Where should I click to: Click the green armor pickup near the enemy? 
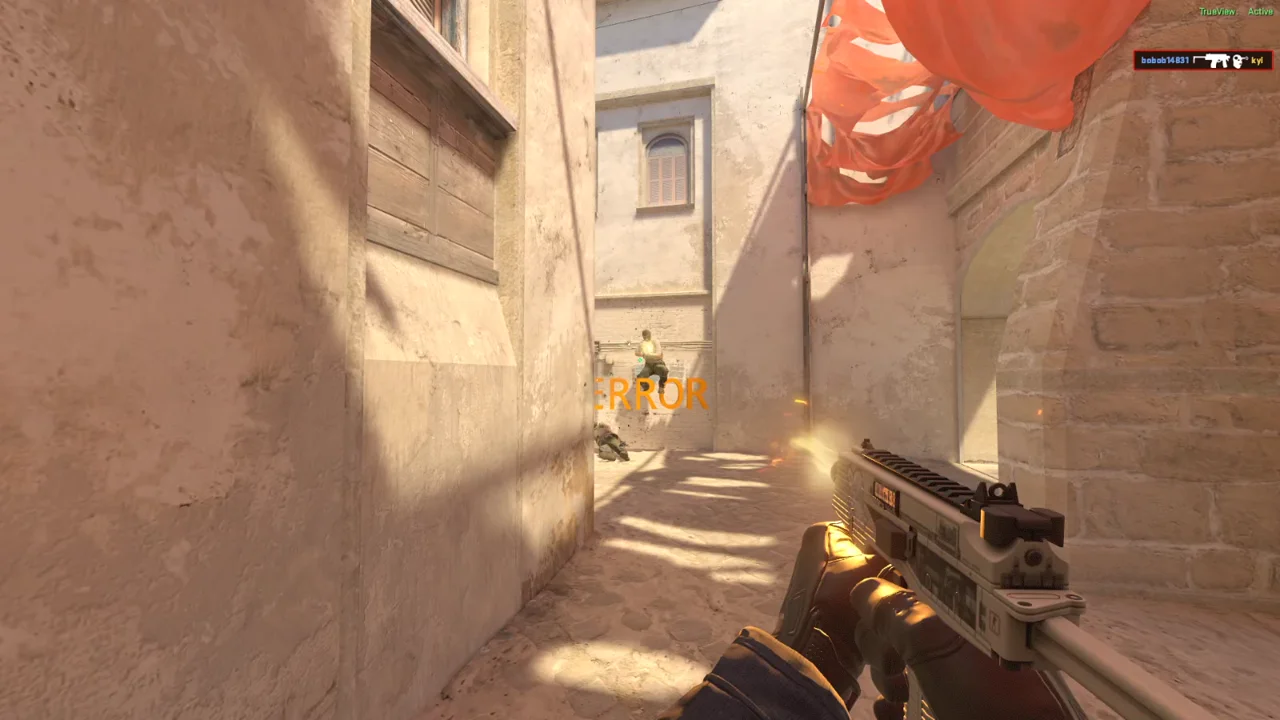point(640,360)
